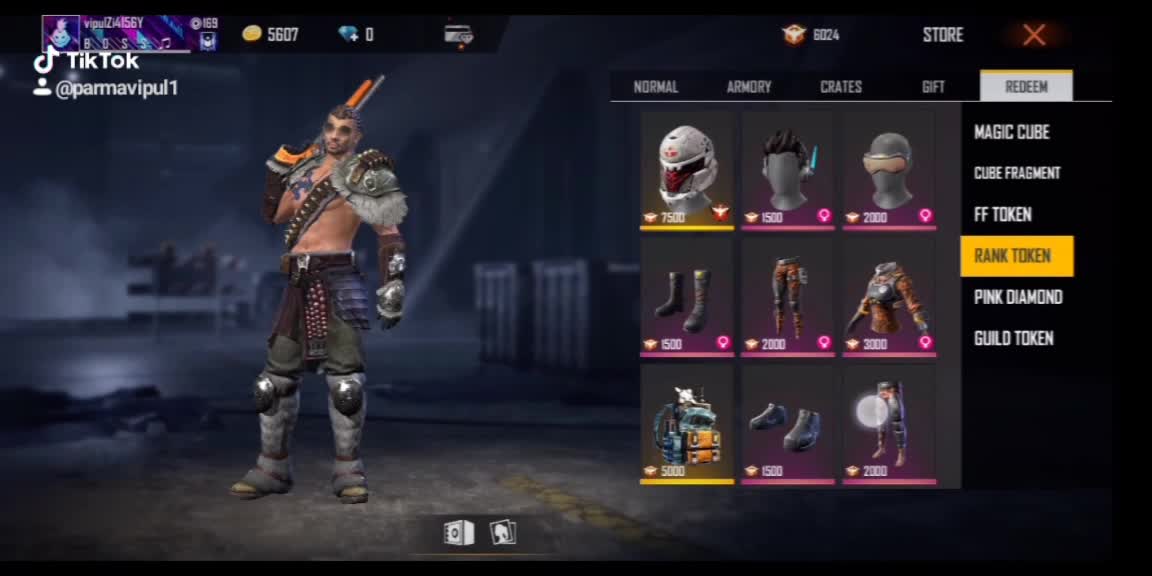Go to the Crates tab
1152x576 pixels.
point(841,87)
